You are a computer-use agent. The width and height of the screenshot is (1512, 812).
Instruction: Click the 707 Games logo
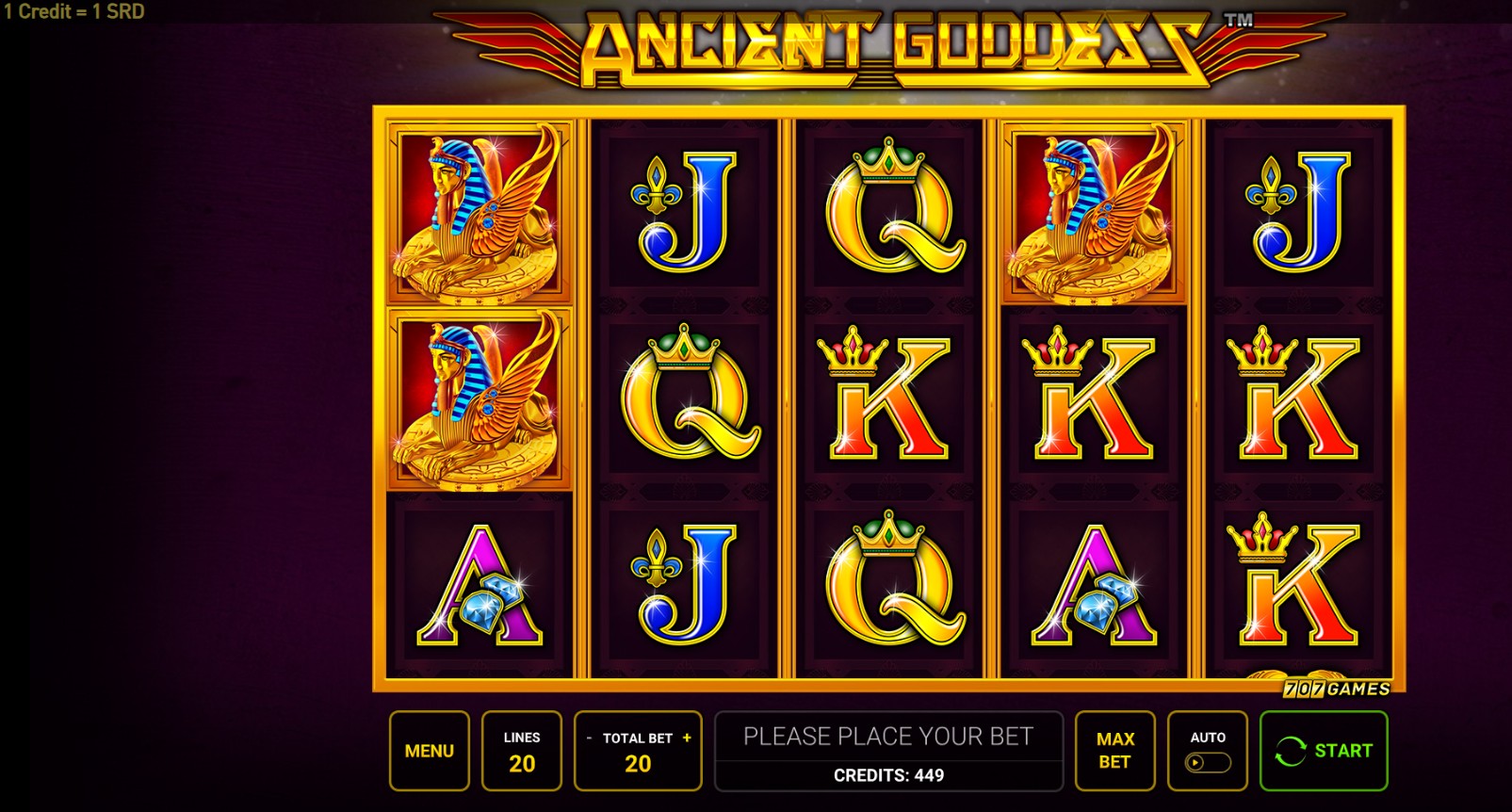pyautogui.click(x=1335, y=687)
